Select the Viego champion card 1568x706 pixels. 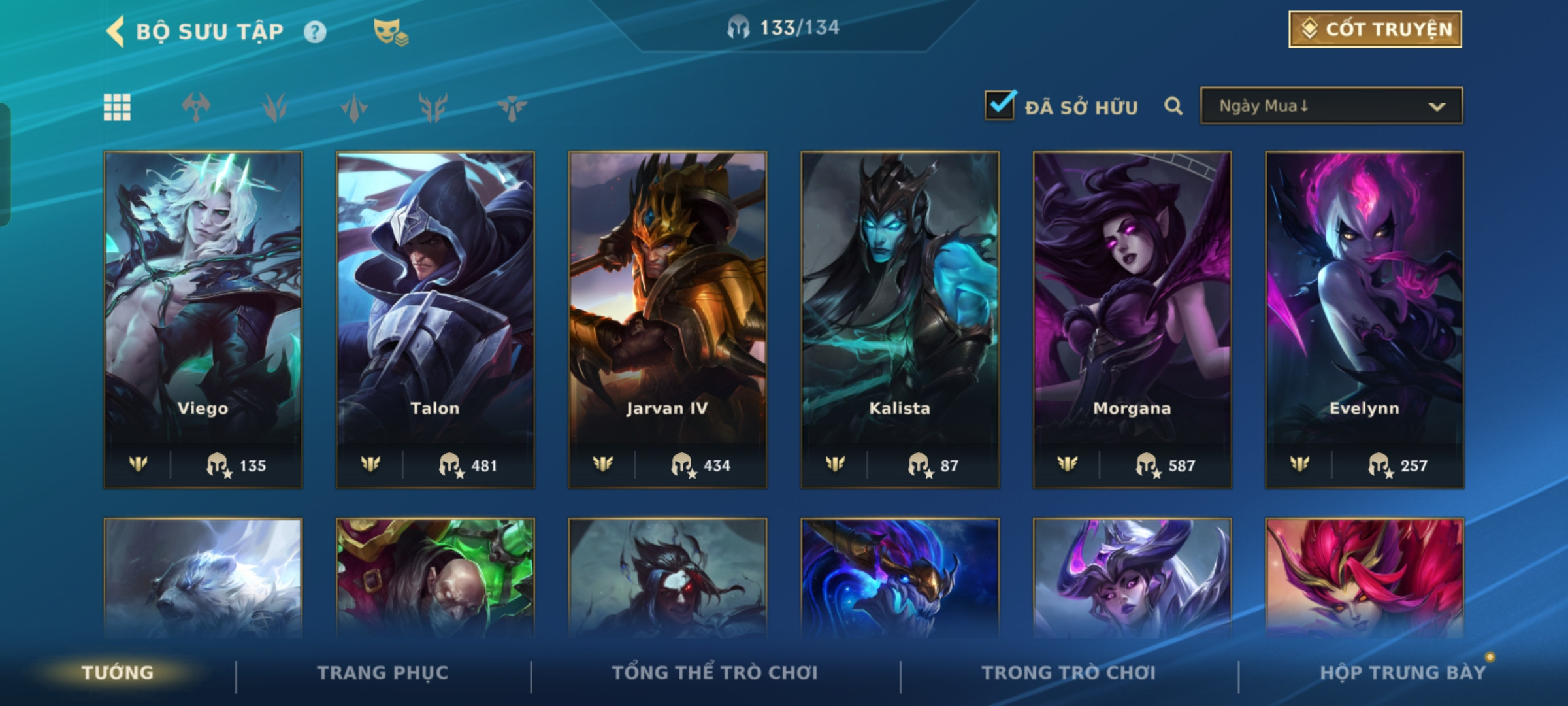(203, 319)
